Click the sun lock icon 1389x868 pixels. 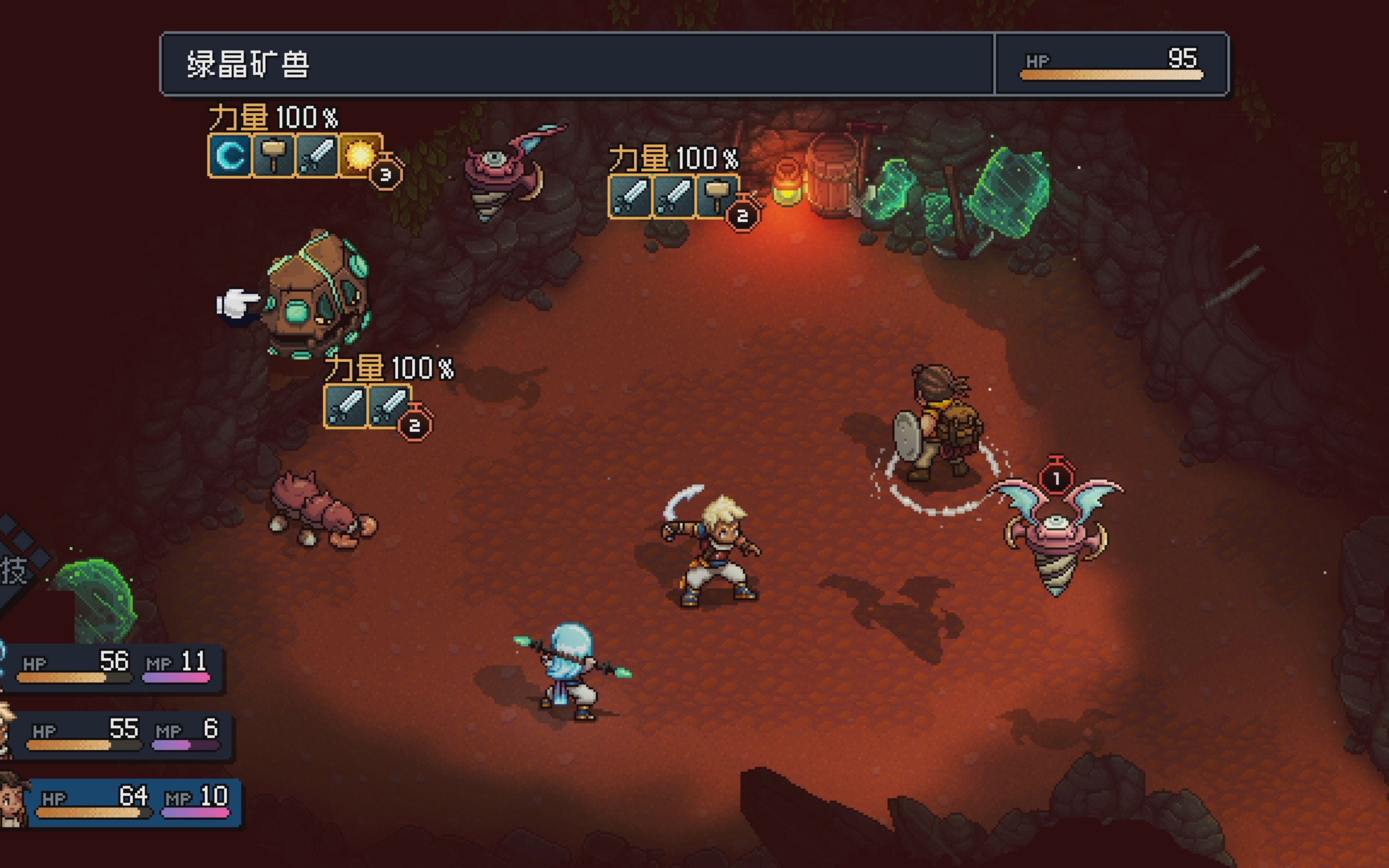(x=360, y=156)
